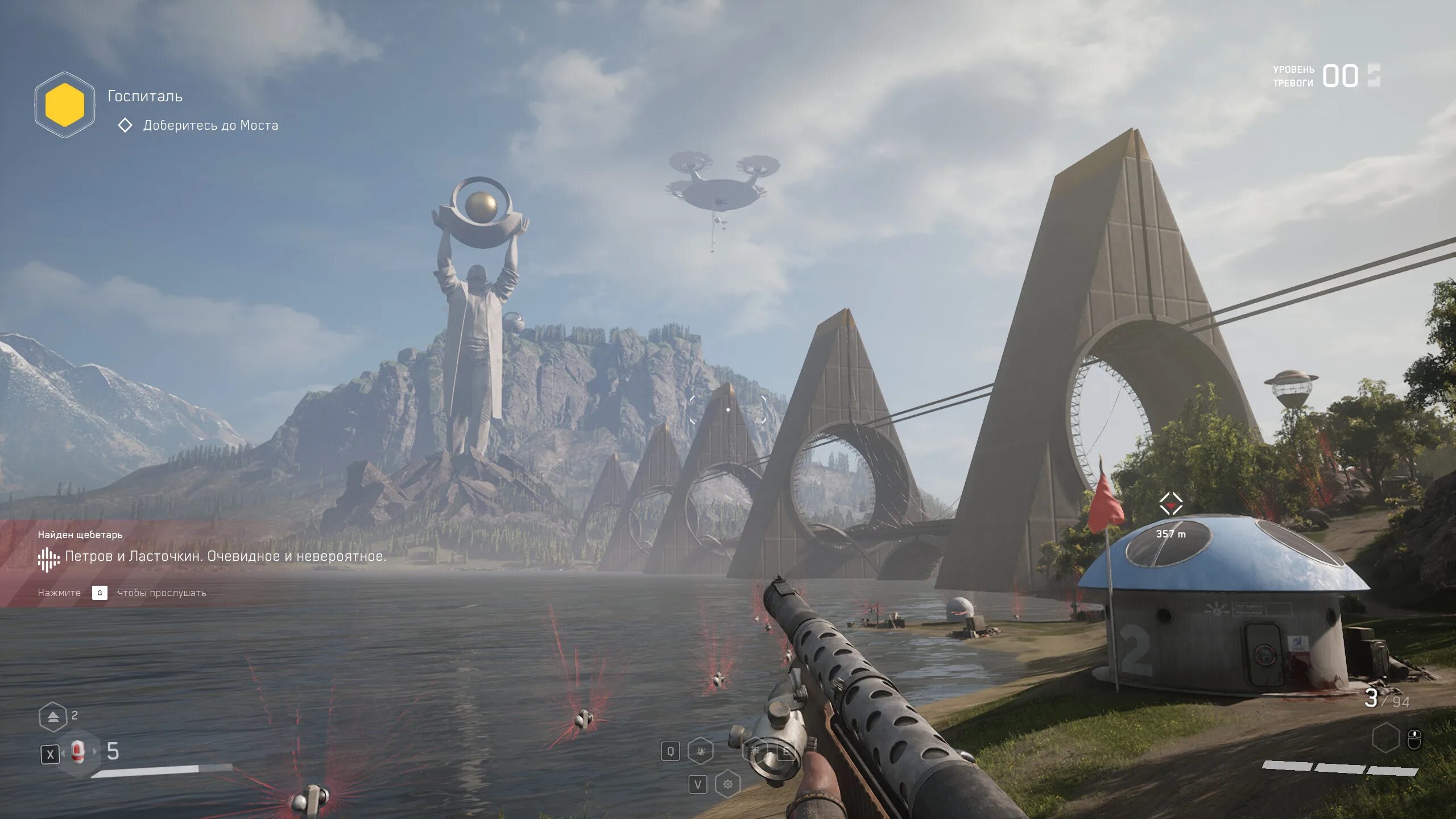Use the red health capsule consumable

pyautogui.click(x=78, y=752)
